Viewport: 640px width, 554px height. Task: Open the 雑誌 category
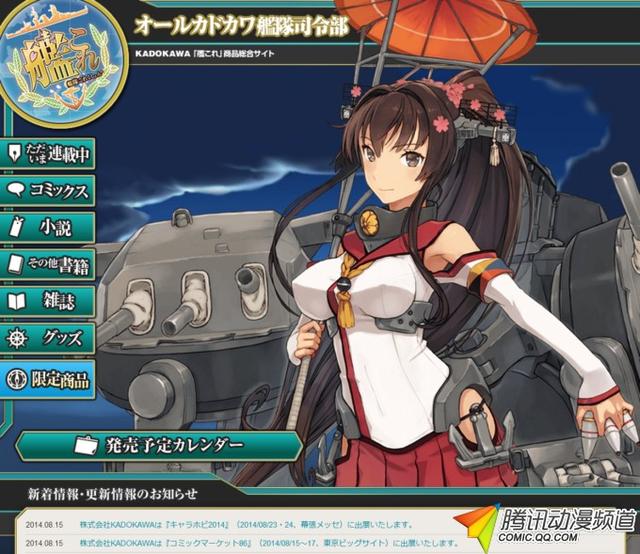[49, 302]
